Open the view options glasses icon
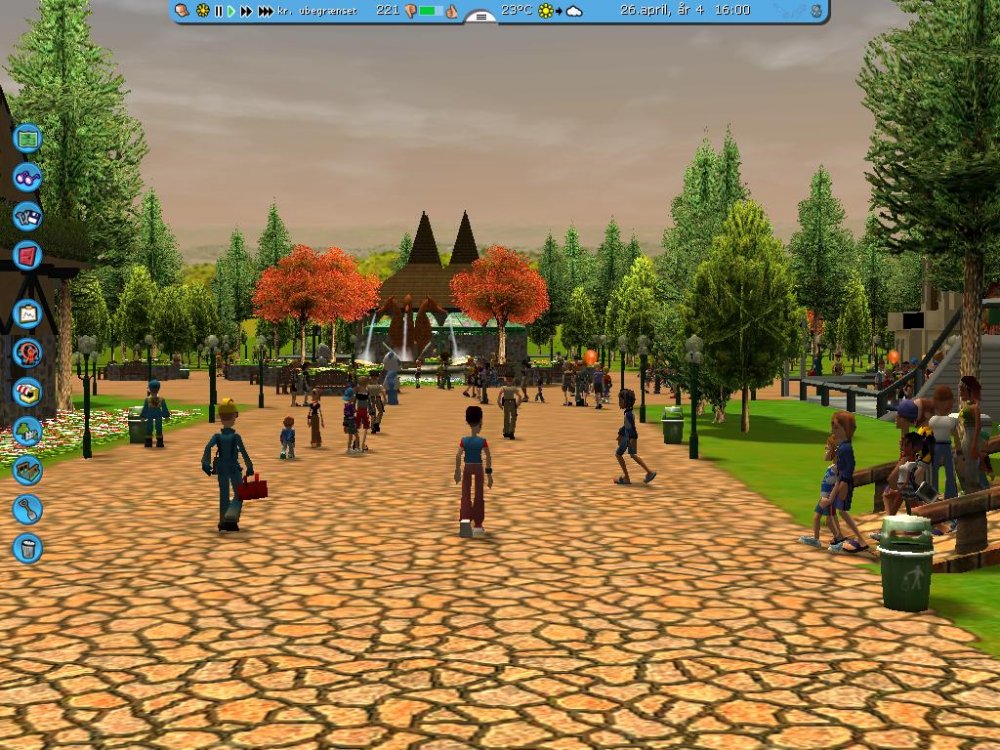The width and height of the screenshot is (1000, 750). click(x=28, y=177)
